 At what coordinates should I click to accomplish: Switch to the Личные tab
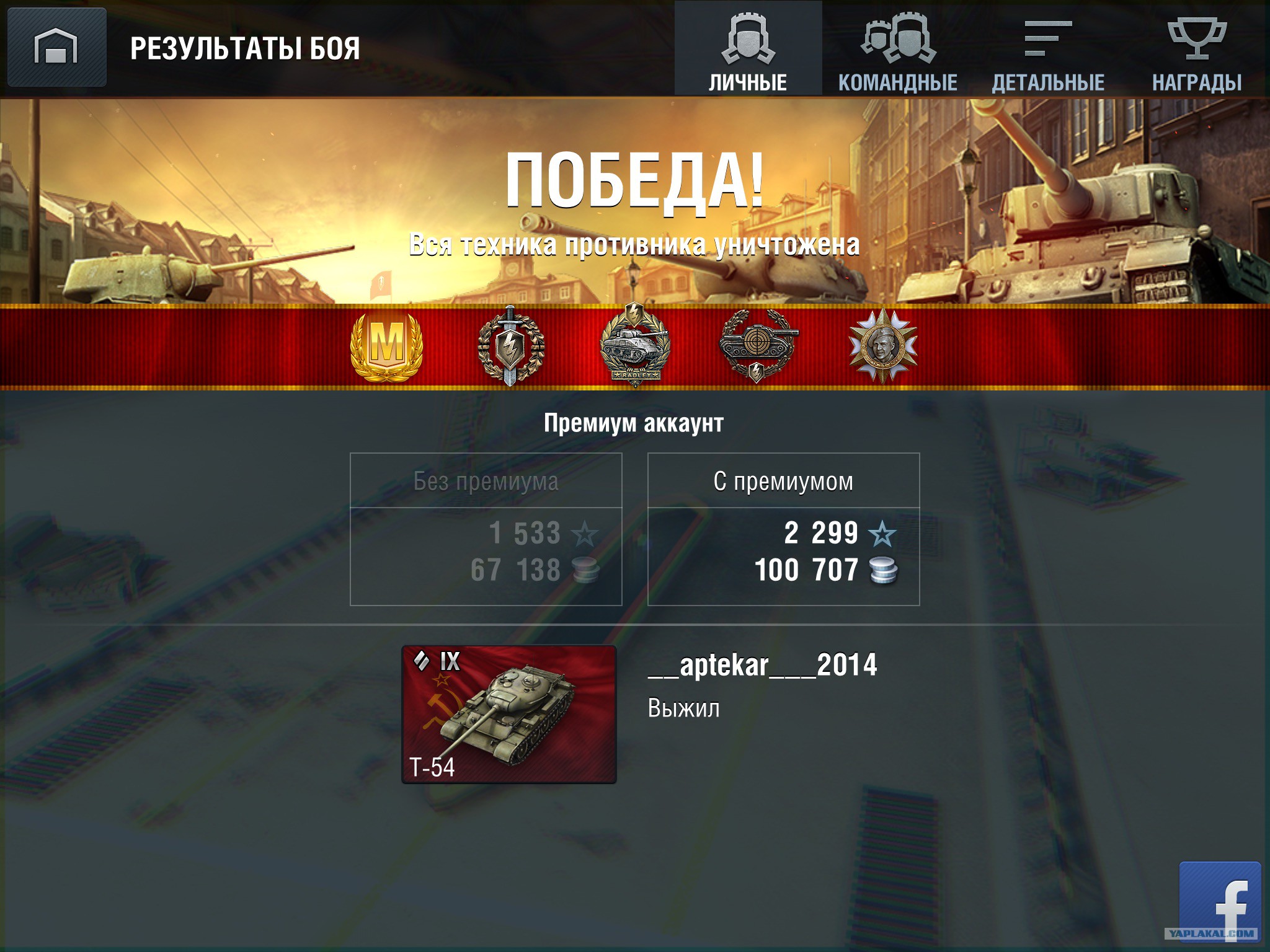click(748, 50)
